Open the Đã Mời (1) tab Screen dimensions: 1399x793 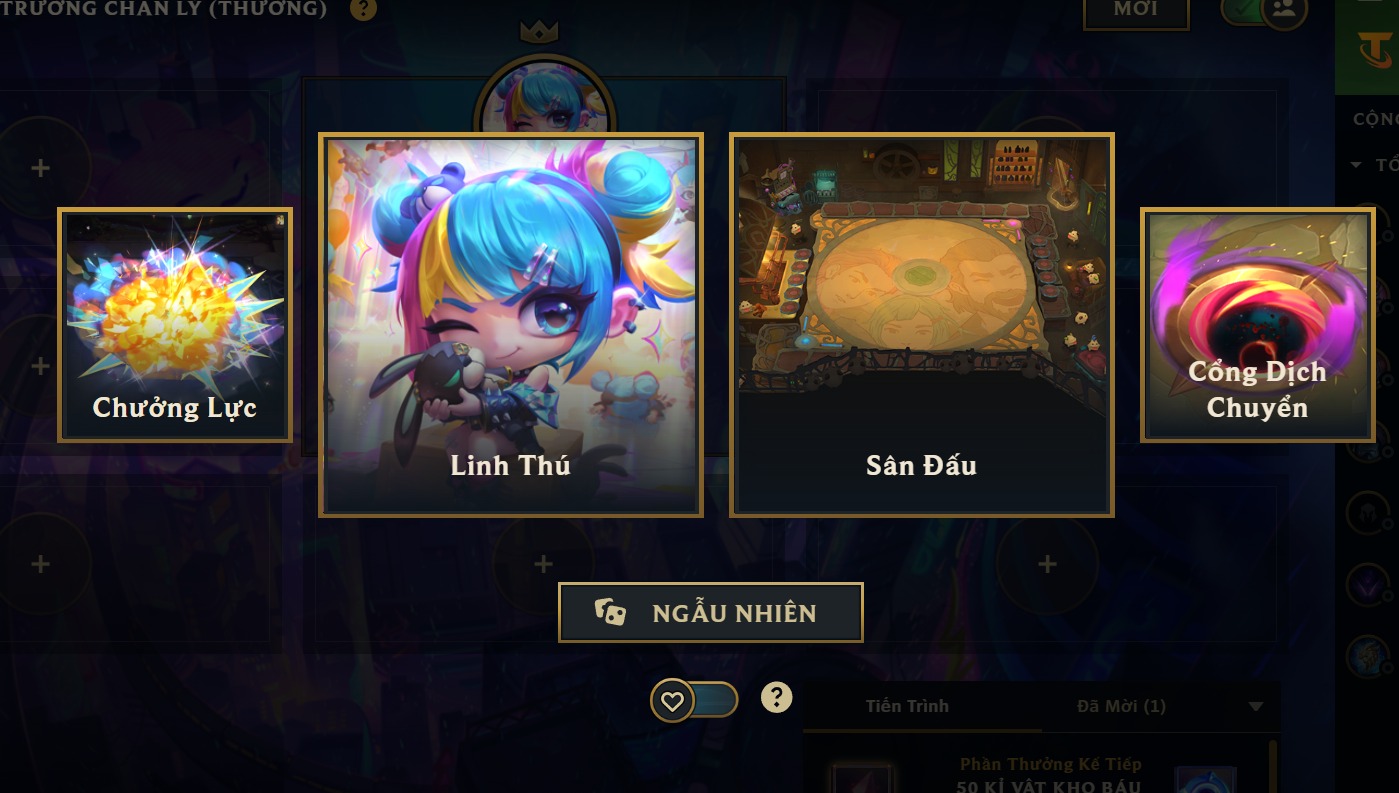coord(1121,706)
